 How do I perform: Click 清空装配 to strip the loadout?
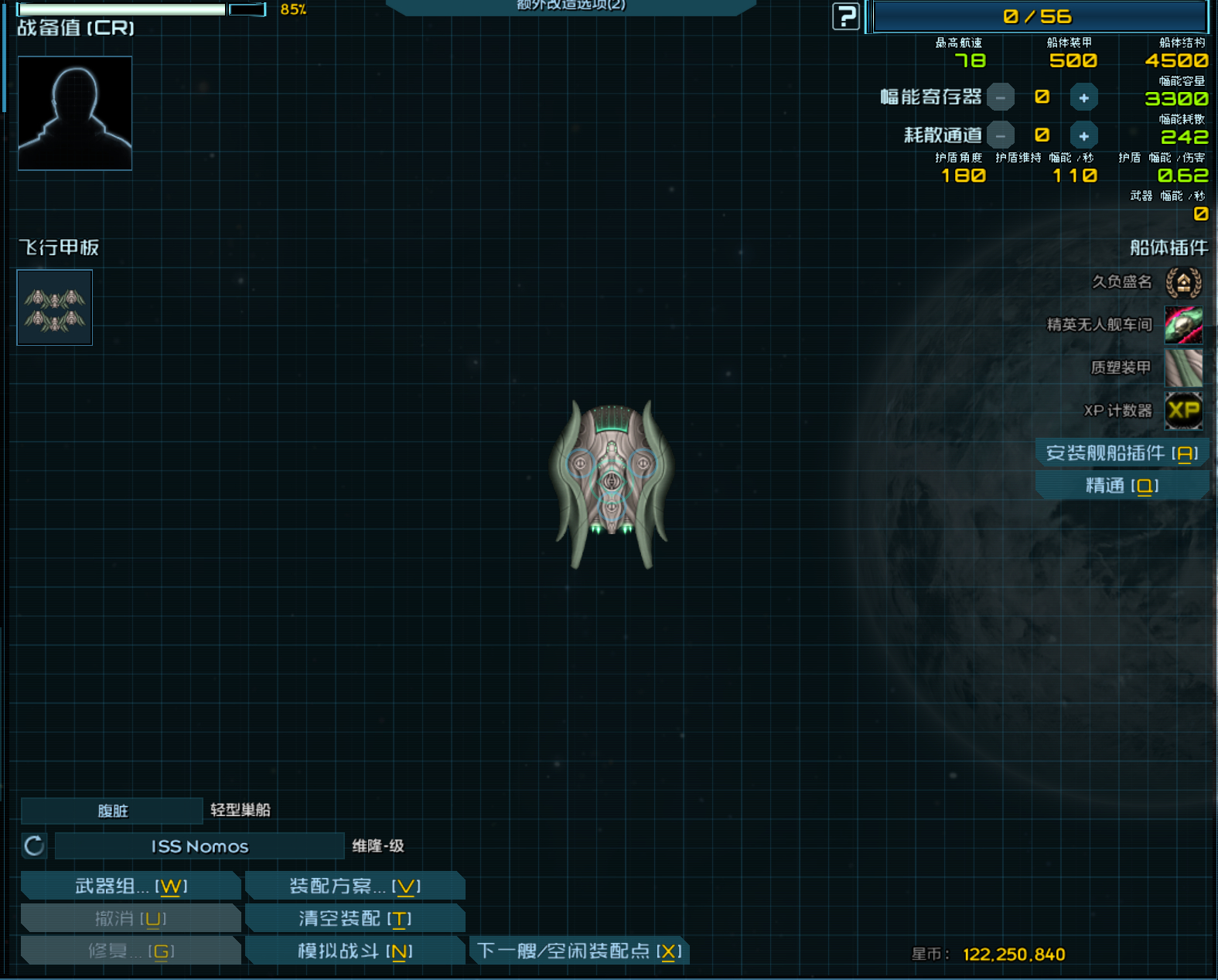[x=355, y=918]
